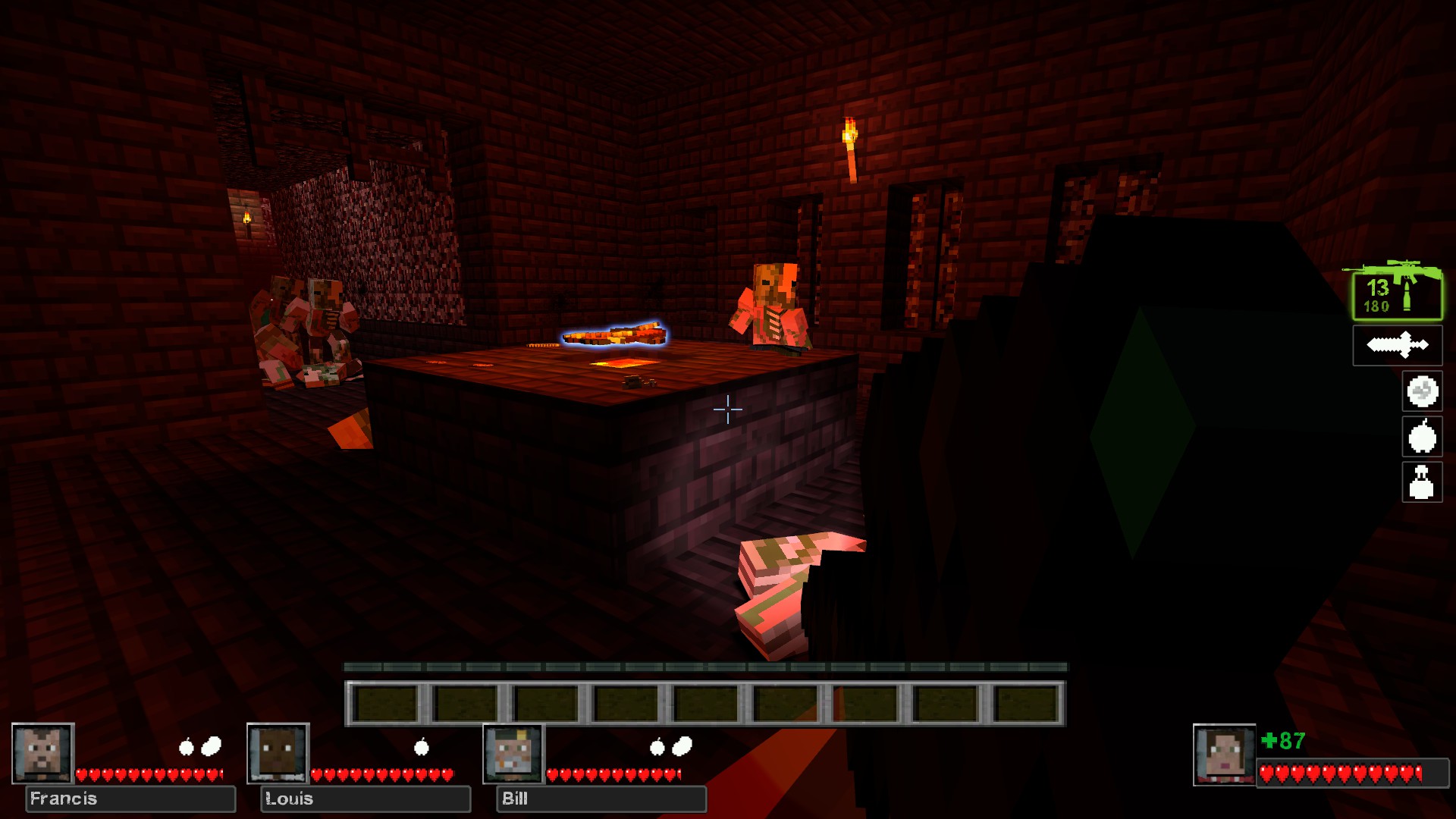This screenshot has height=819, width=1456.
Task: Switch to the sword melee slot
Action: (1398, 346)
